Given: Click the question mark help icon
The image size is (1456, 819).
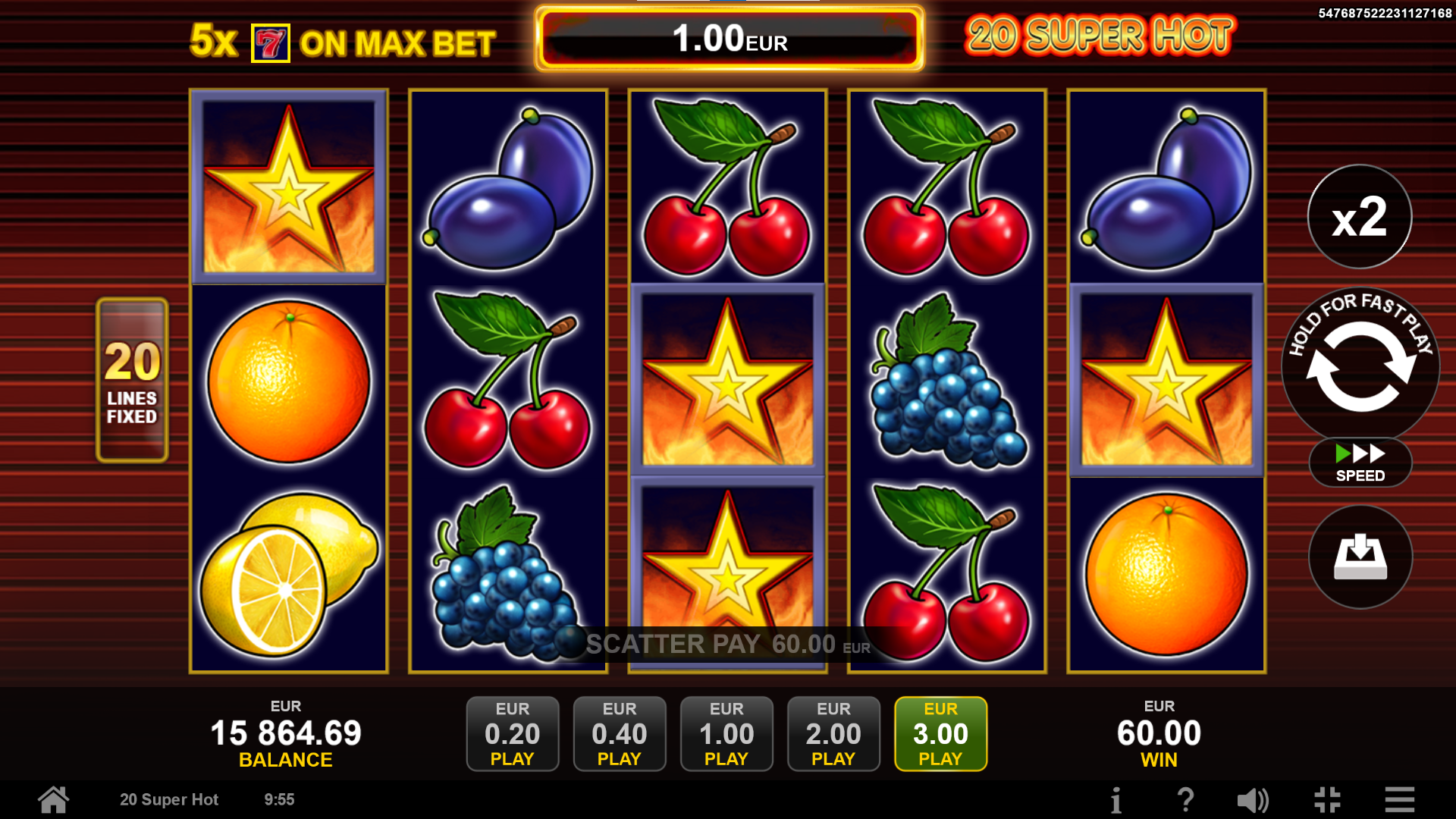Looking at the screenshot, I should (x=1186, y=799).
